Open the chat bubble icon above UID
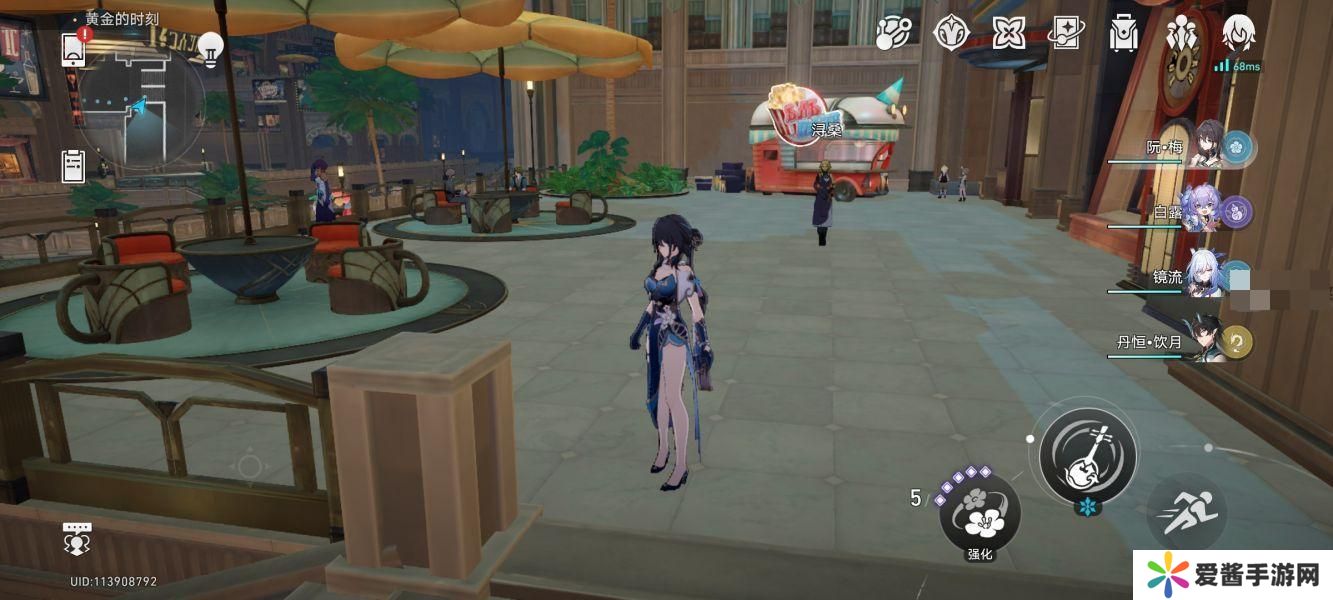 (x=77, y=538)
